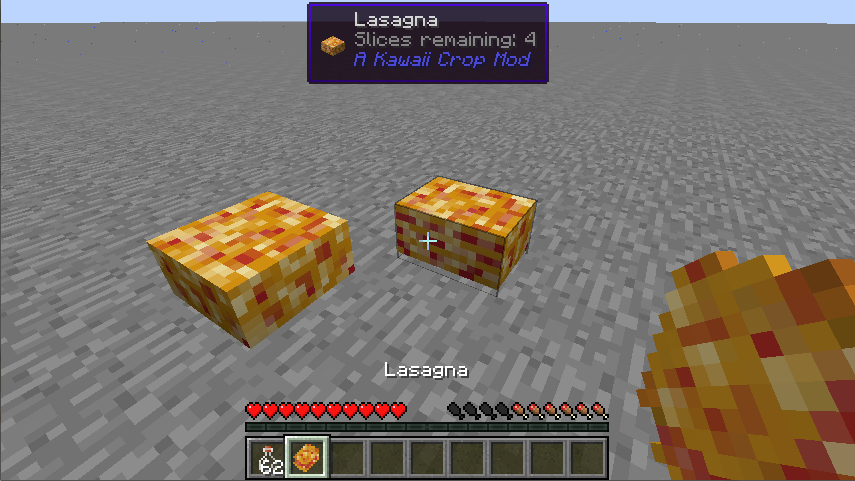Select the Lasagna hotbar slot
The height and width of the screenshot is (481, 855).
(307, 459)
